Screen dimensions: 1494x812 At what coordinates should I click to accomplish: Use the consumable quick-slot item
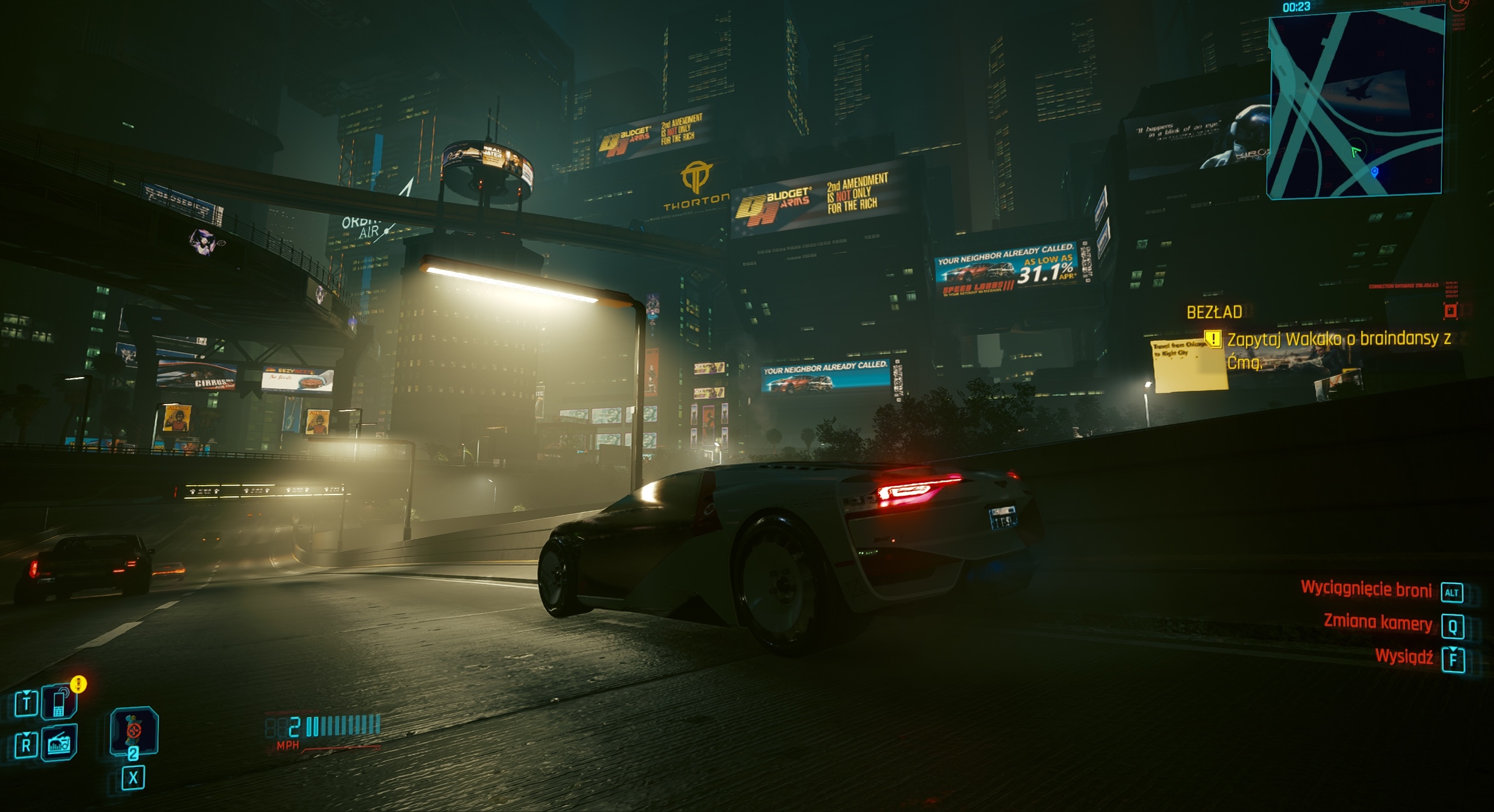[x=134, y=731]
